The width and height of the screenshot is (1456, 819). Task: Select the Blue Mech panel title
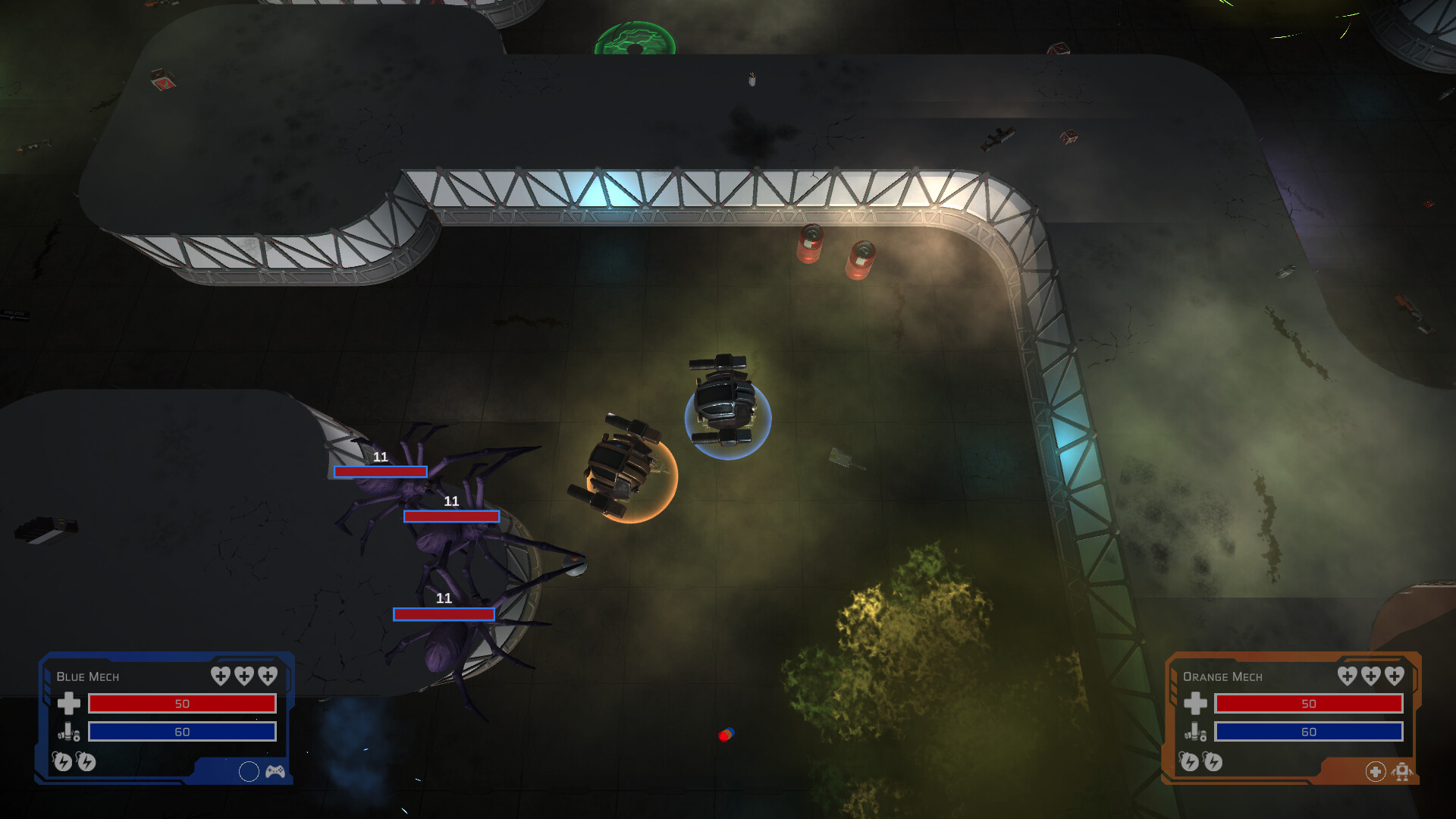(88, 677)
